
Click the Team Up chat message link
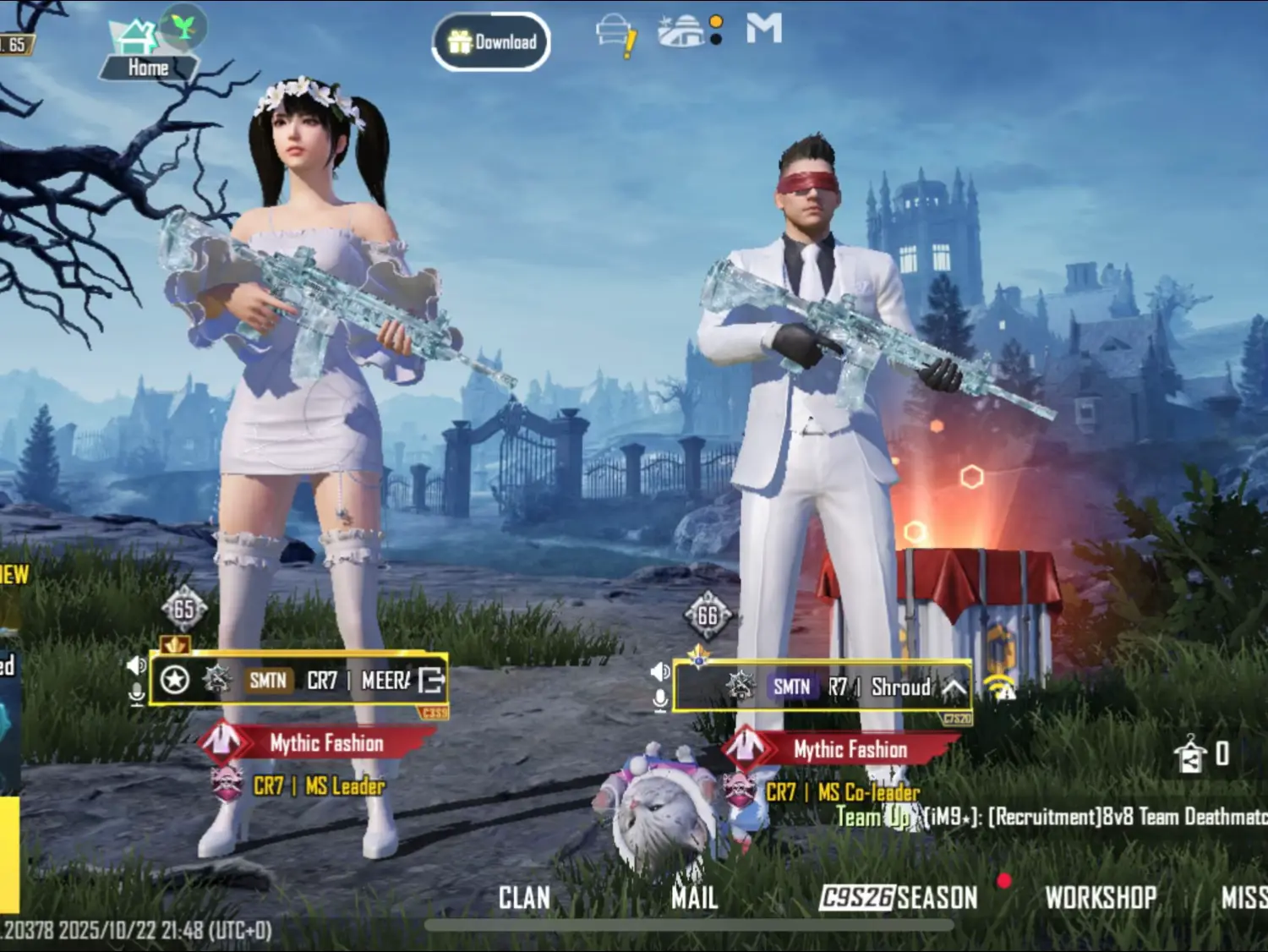point(871,817)
